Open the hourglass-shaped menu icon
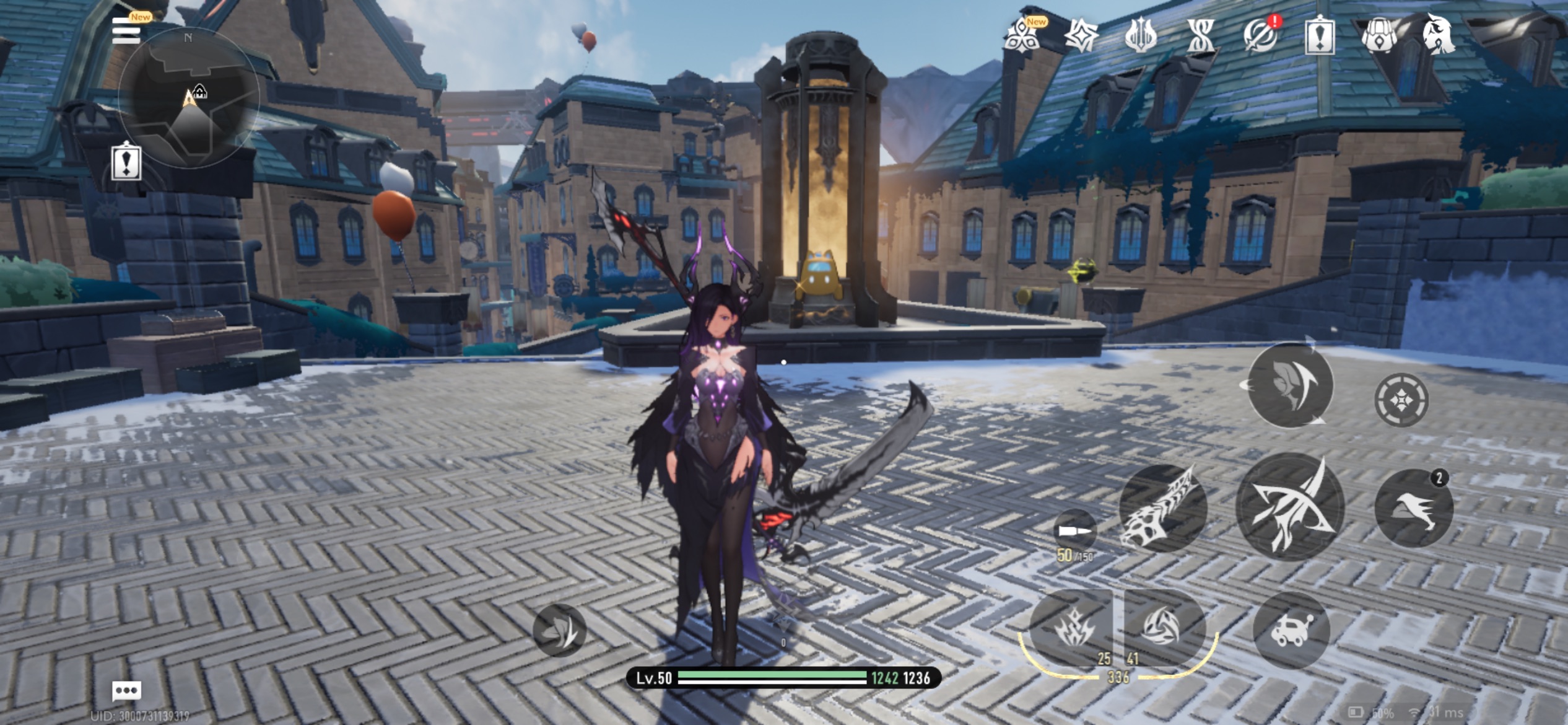 [x=1200, y=35]
